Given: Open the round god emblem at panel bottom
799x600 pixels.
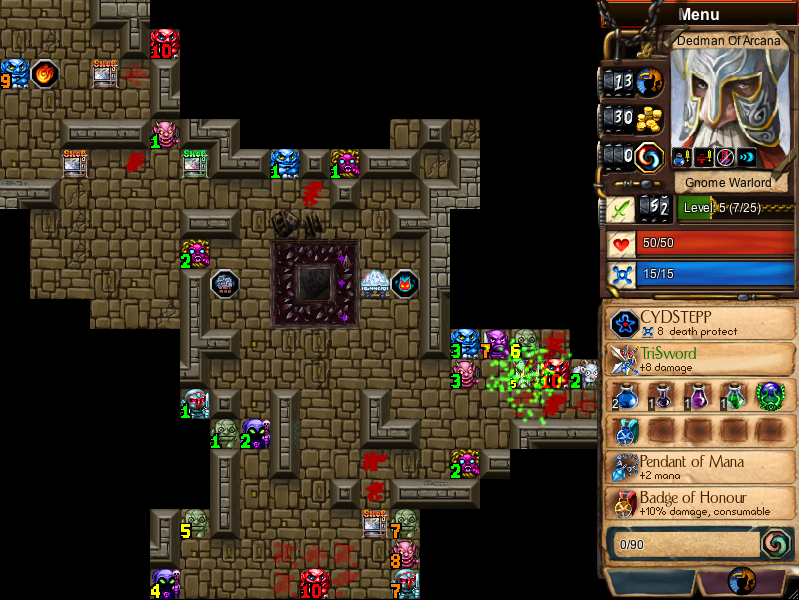Looking at the screenshot, I should click(x=742, y=582).
